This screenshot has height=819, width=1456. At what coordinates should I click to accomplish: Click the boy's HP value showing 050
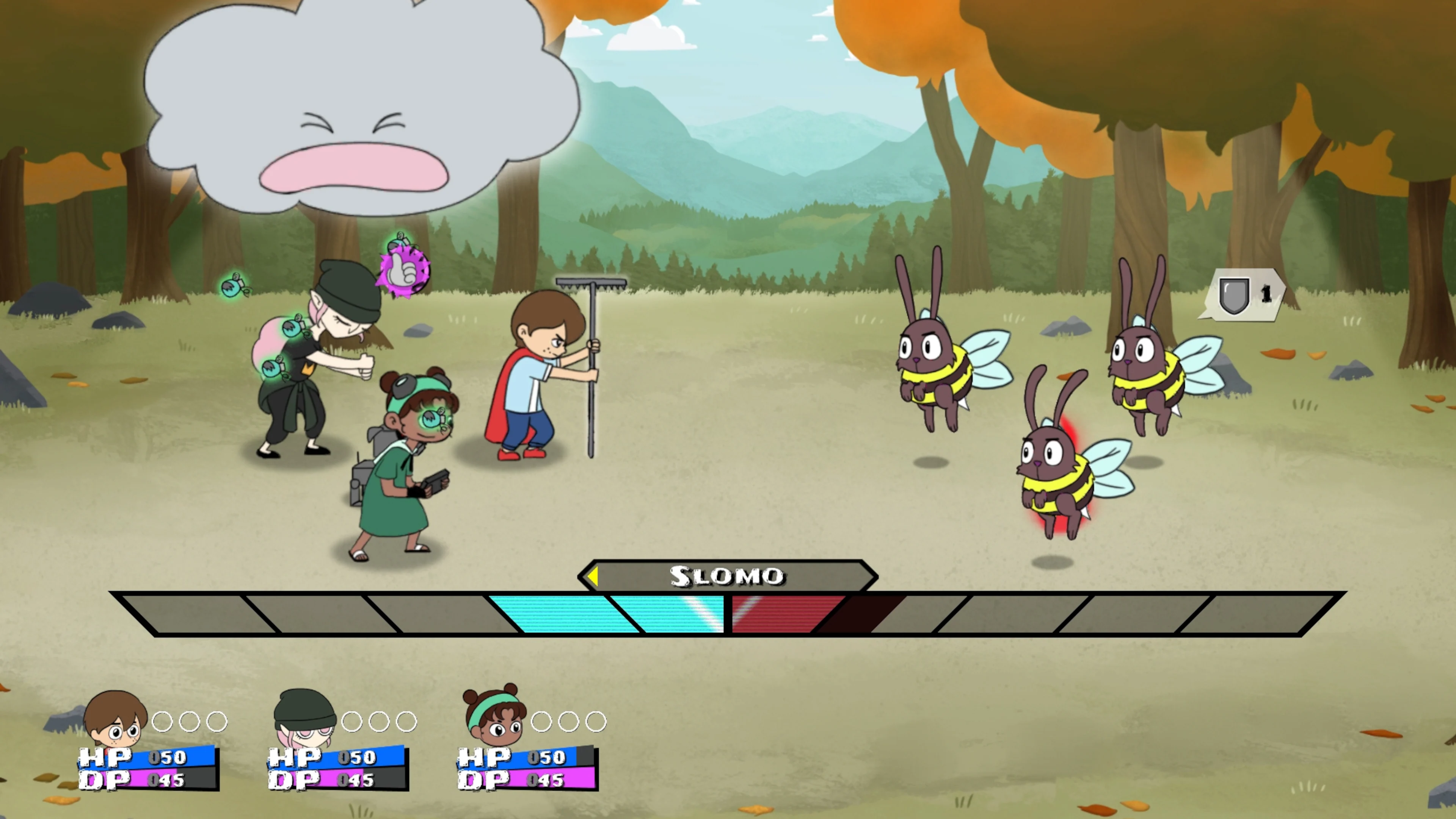coord(167,758)
